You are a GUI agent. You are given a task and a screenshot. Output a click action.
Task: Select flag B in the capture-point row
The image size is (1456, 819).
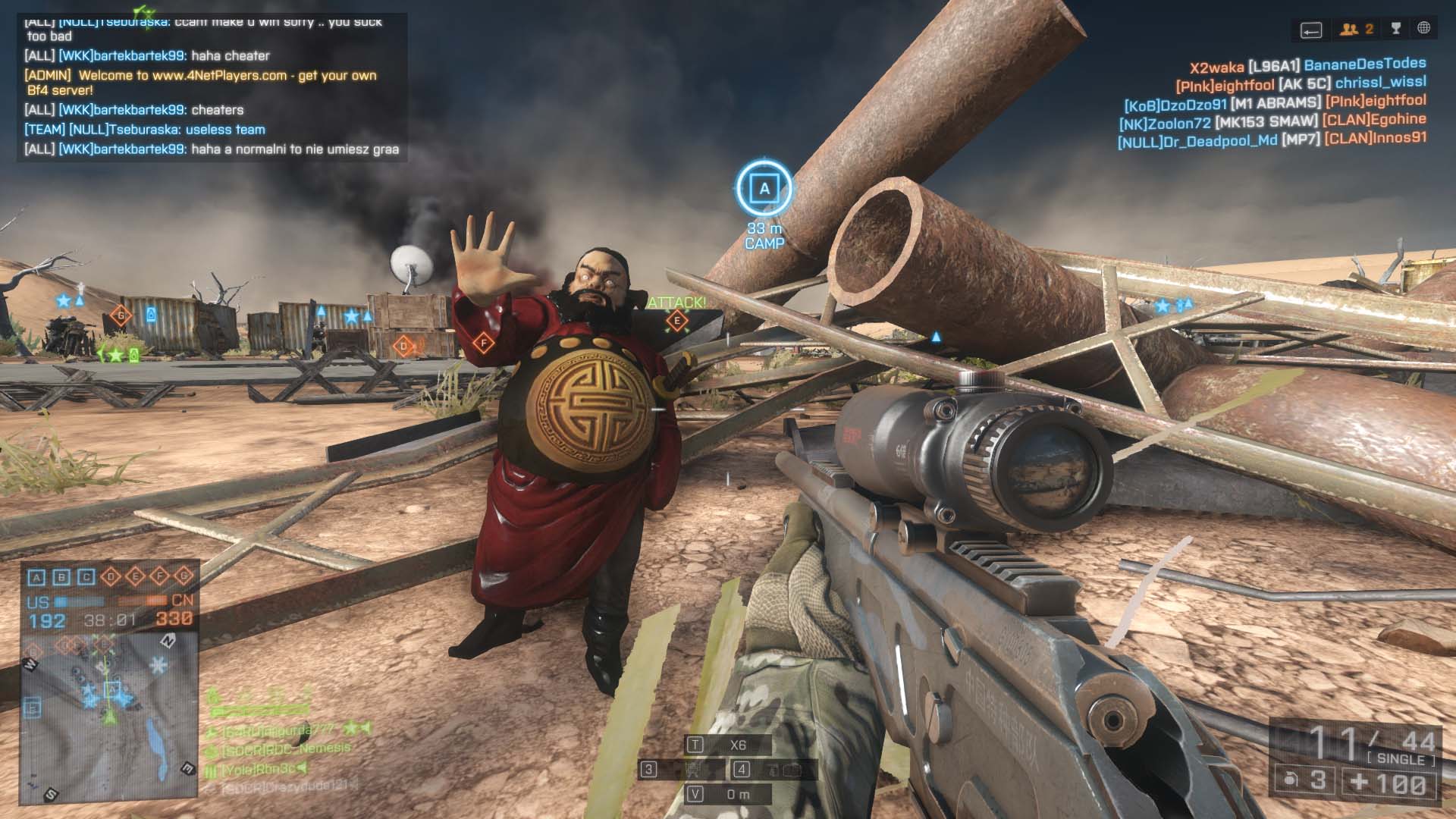[61, 578]
